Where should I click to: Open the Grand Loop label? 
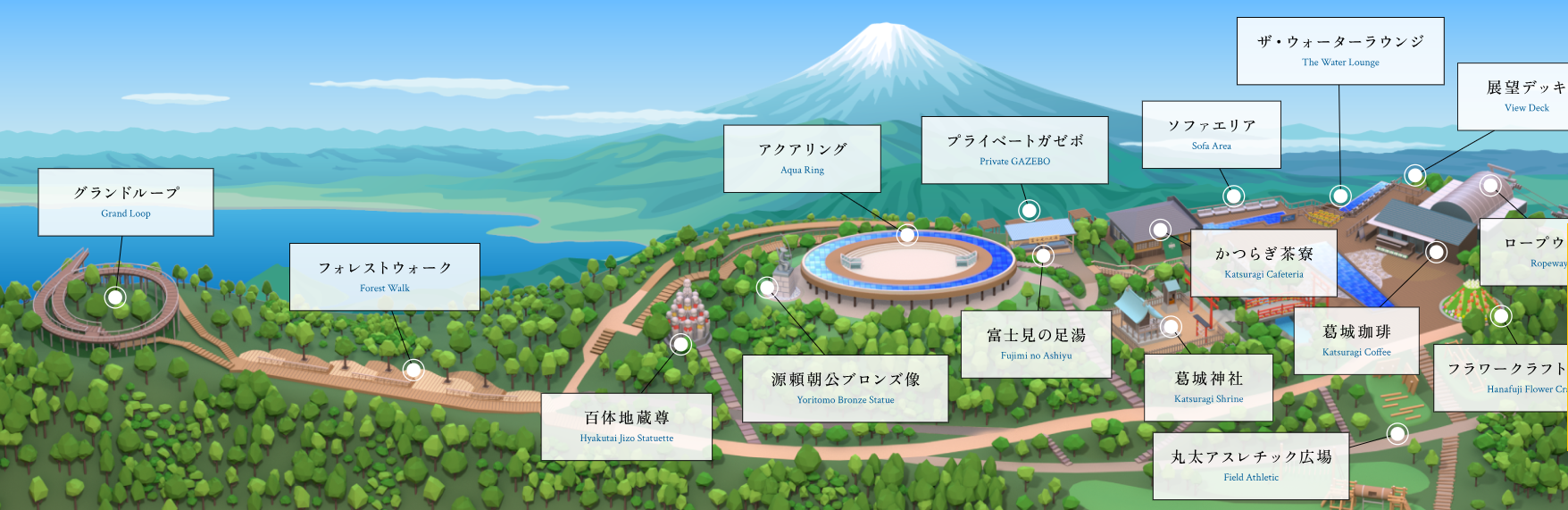126,202
